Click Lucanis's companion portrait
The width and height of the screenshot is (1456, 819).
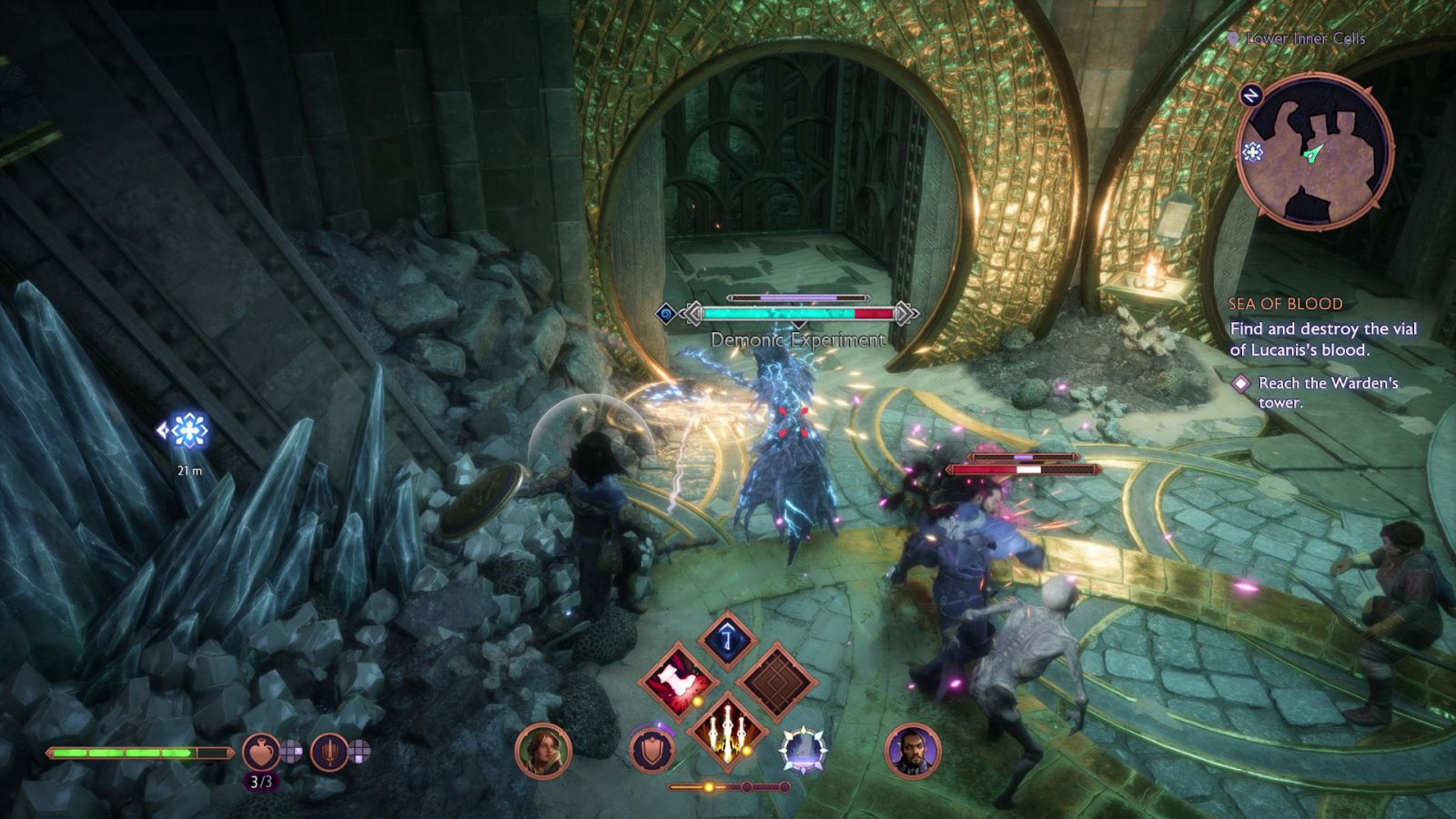point(914,750)
